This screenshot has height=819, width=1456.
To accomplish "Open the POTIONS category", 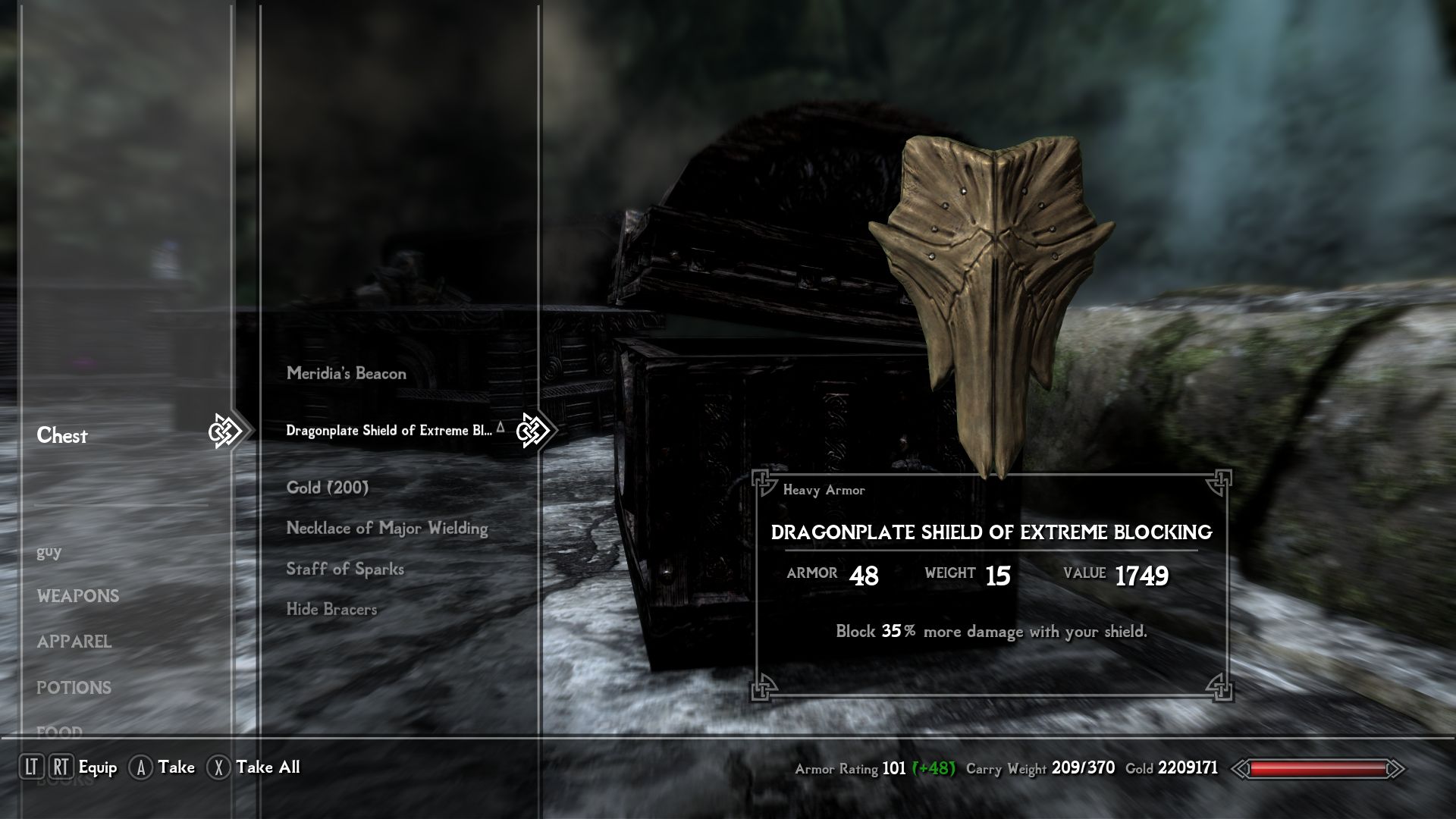I will tap(74, 688).
